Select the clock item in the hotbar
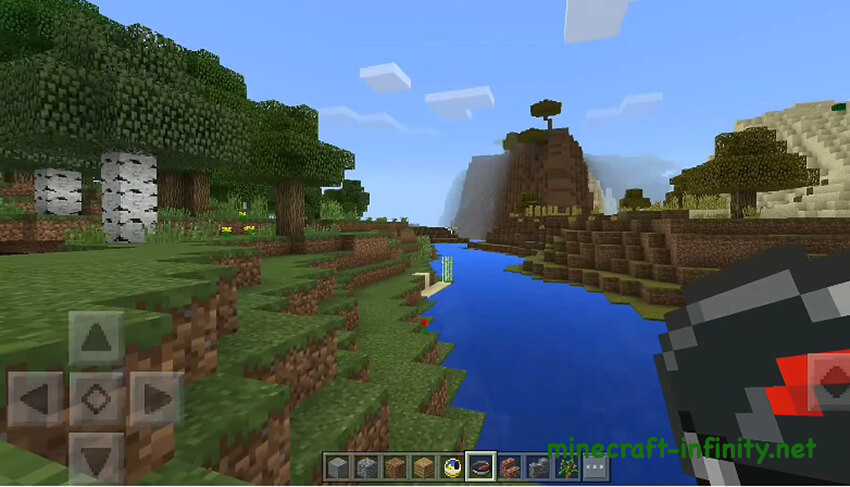The width and height of the screenshot is (850, 487). coord(452,466)
